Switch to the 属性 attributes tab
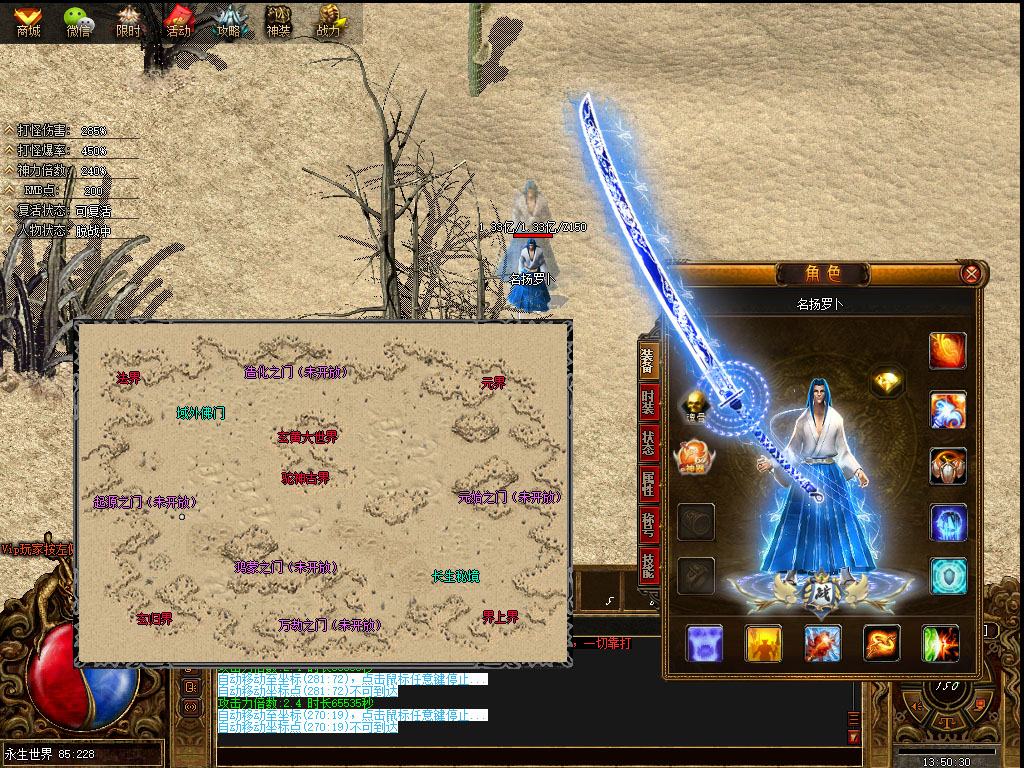The height and width of the screenshot is (768, 1024). click(648, 486)
